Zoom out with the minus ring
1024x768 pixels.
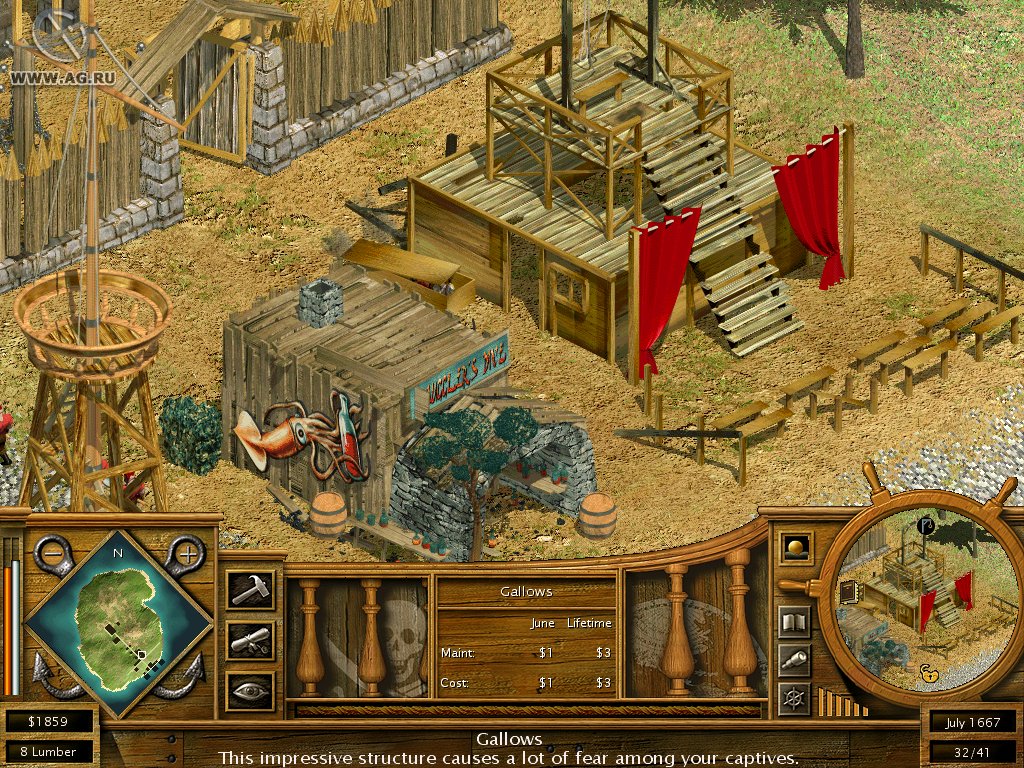tap(53, 552)
